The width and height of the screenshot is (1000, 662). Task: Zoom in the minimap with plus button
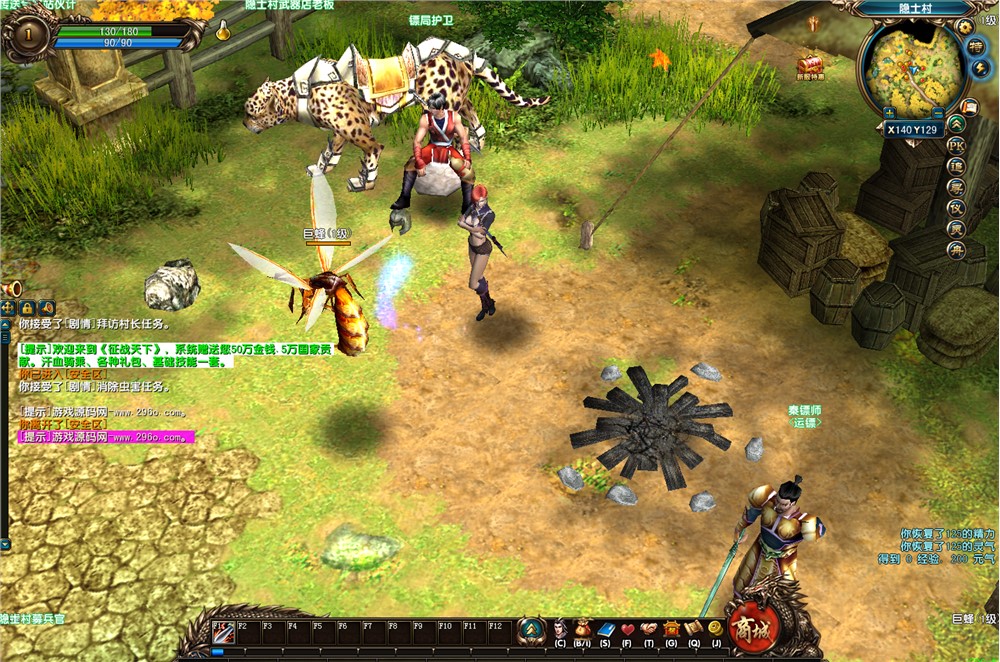click(x=887, y=111)
